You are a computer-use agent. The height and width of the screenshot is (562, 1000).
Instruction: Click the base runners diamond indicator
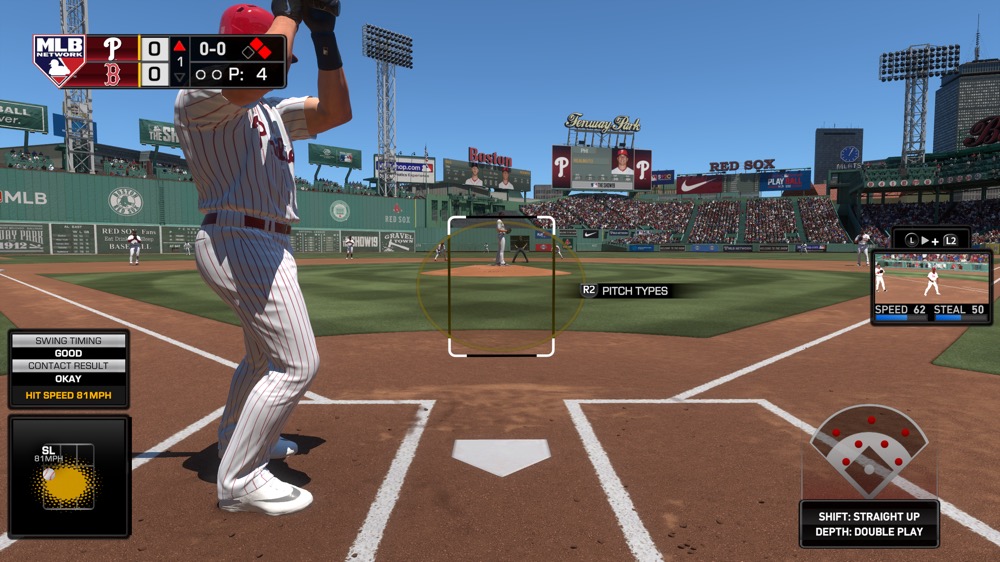[259, 48]
